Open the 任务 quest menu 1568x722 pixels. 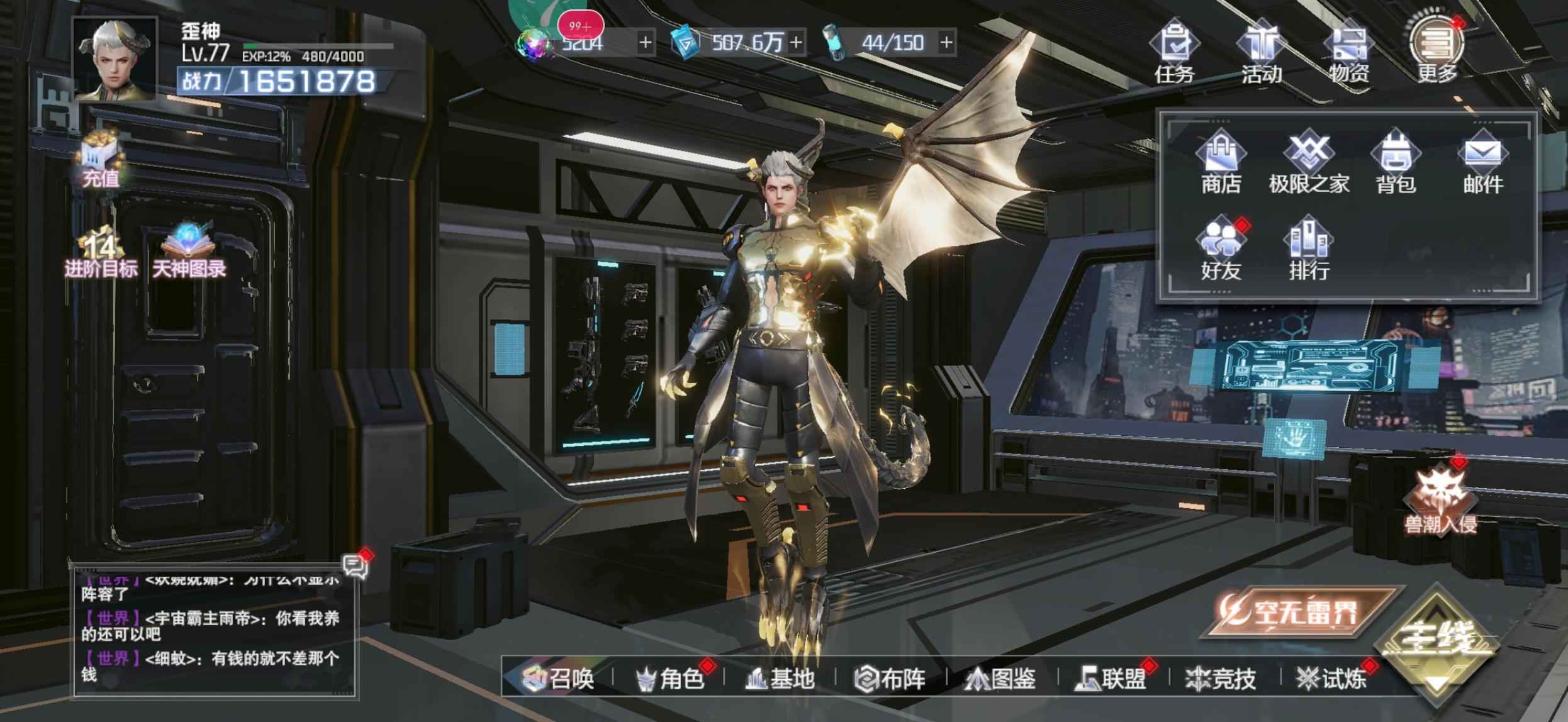(x=1174, y=53)
